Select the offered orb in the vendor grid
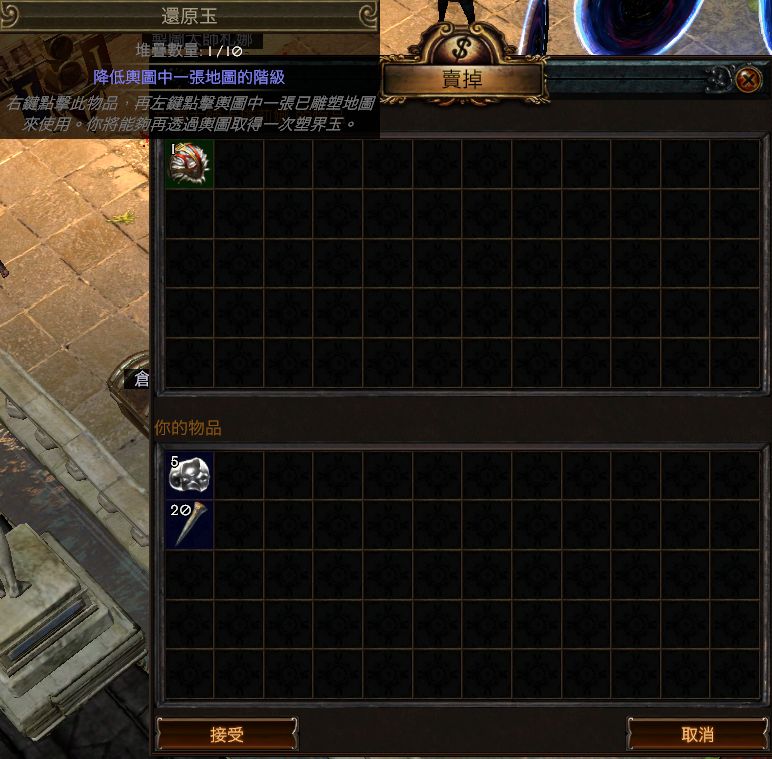The height and width of the screenshot is (759, 772). click(189, 164)
